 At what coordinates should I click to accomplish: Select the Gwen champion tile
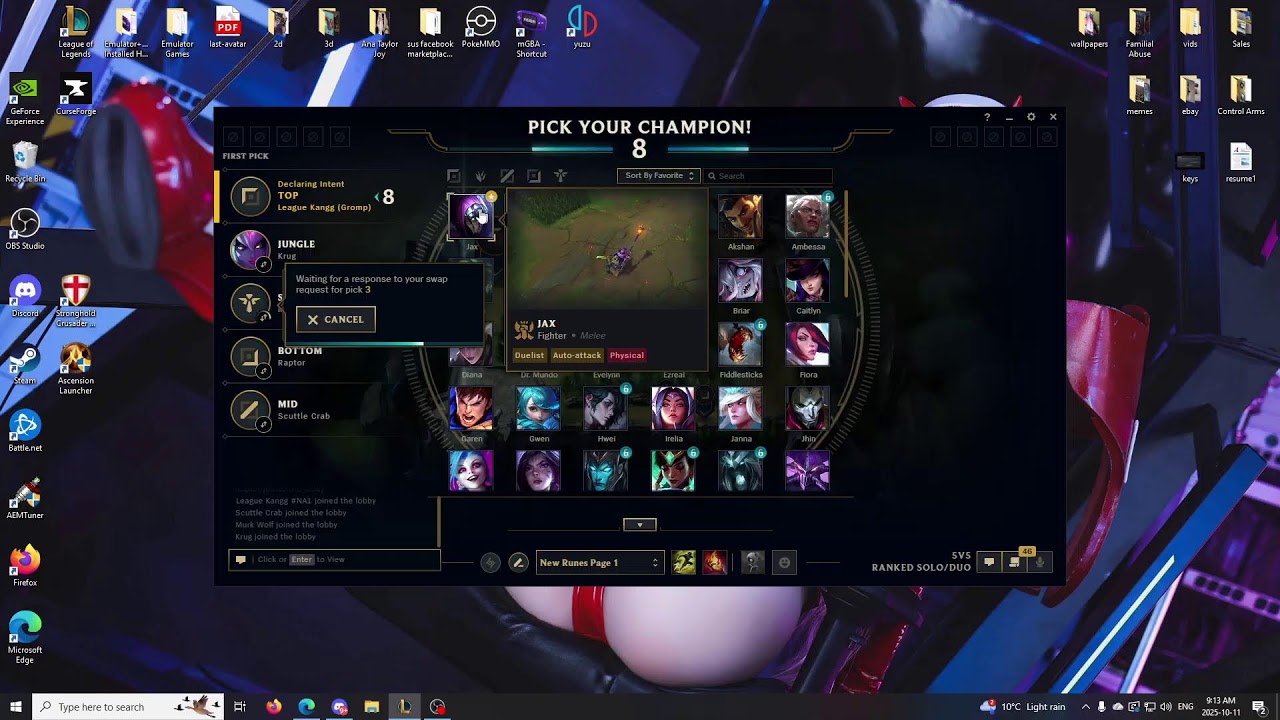(538, 409)
